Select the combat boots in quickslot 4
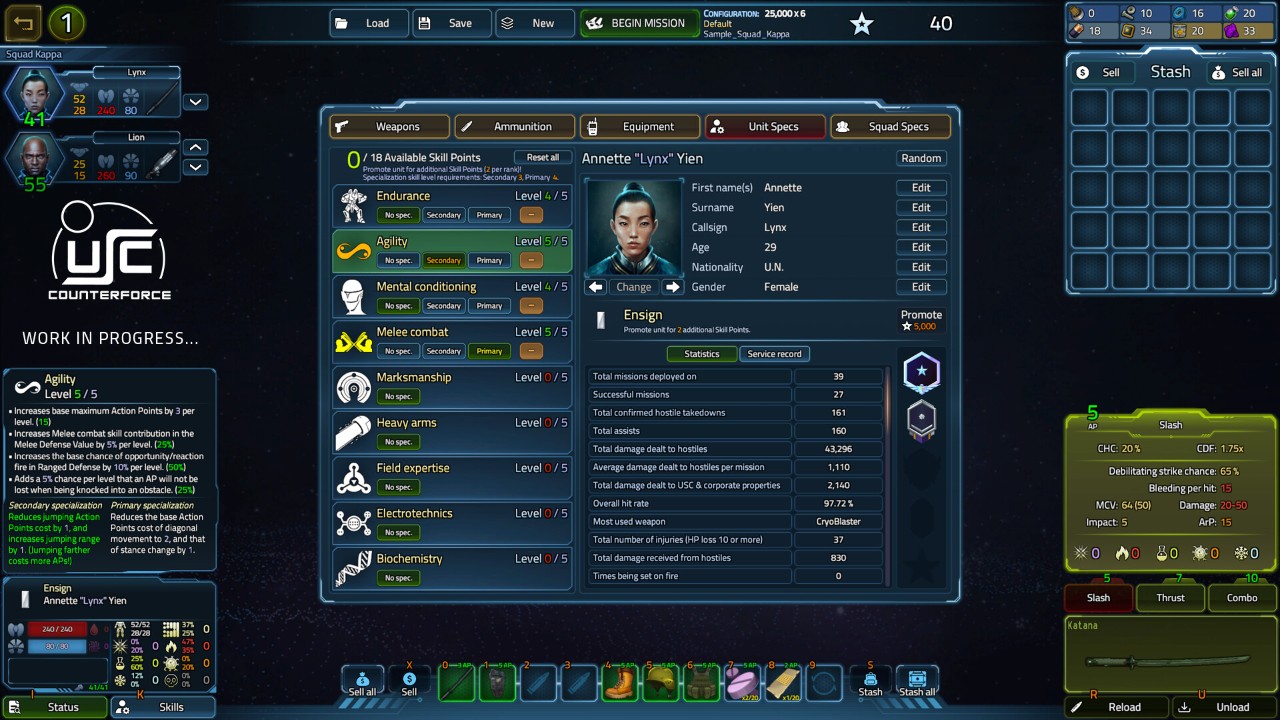This screenshot has height=720, width=1280. (x=620, y=682)
